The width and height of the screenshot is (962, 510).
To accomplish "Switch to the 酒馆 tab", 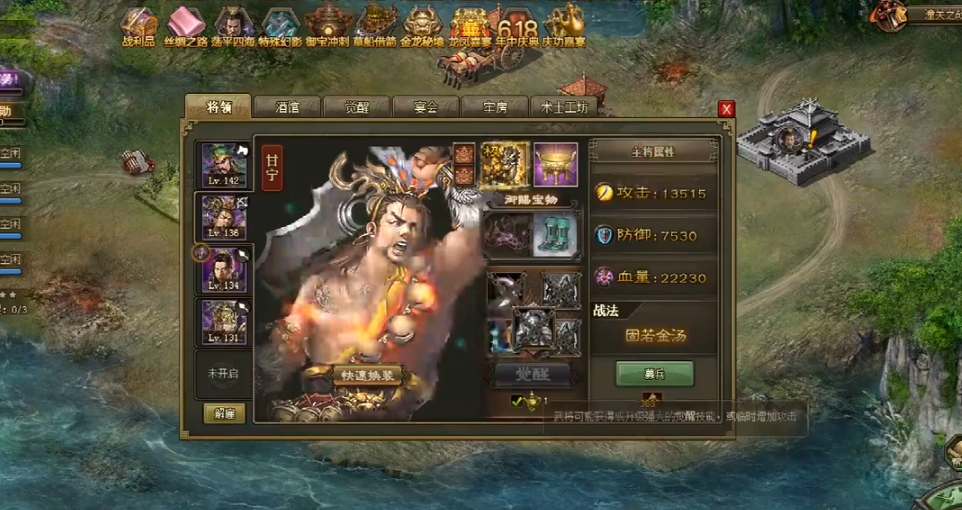I will [x=287, y=107].
